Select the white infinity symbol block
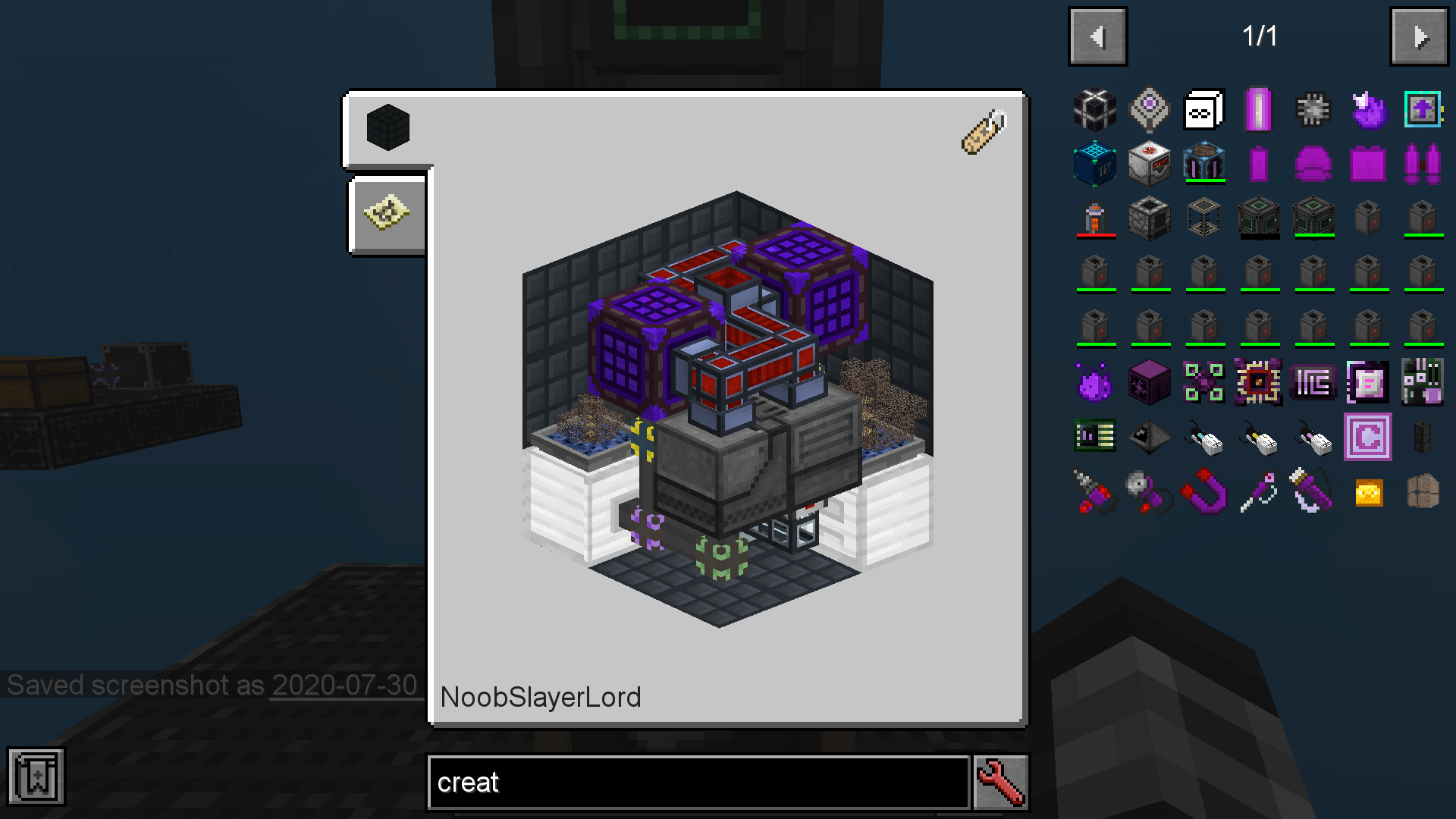 (x=1203, y=108)
